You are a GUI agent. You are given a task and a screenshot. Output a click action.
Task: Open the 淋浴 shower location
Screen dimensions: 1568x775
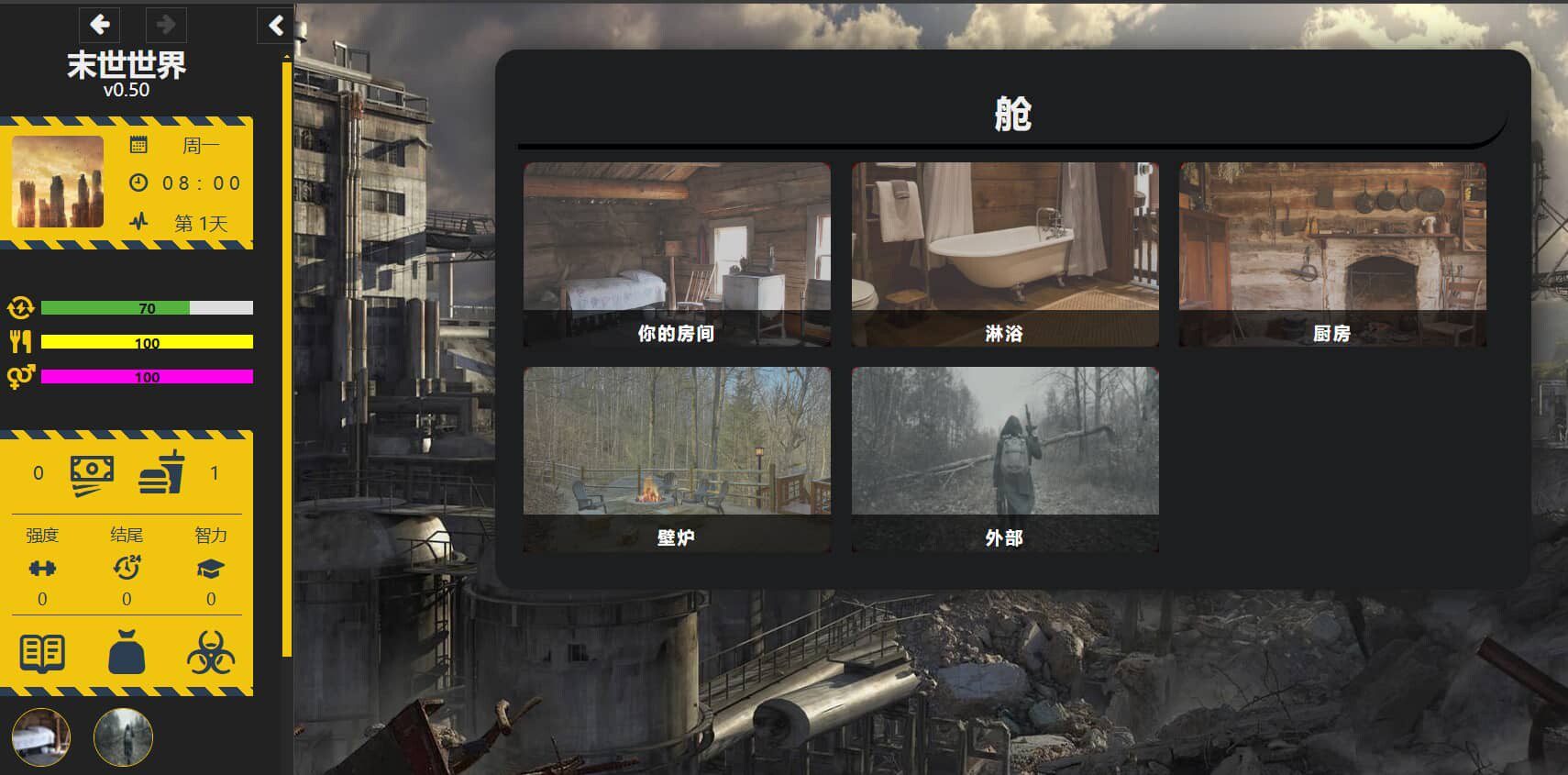click(1006, 257)
